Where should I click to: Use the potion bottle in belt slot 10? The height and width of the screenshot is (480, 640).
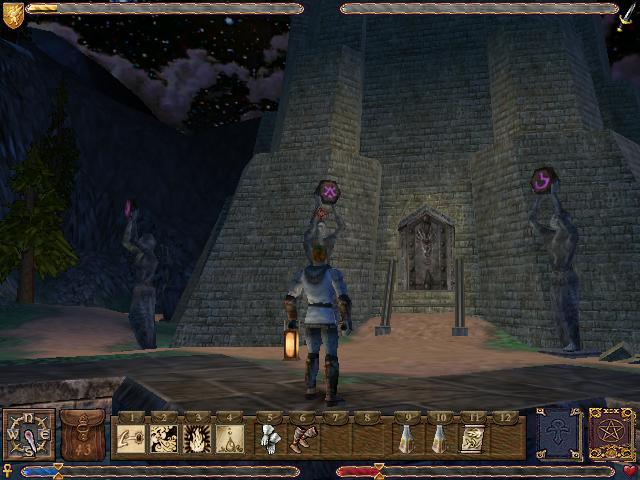point(440,439)
